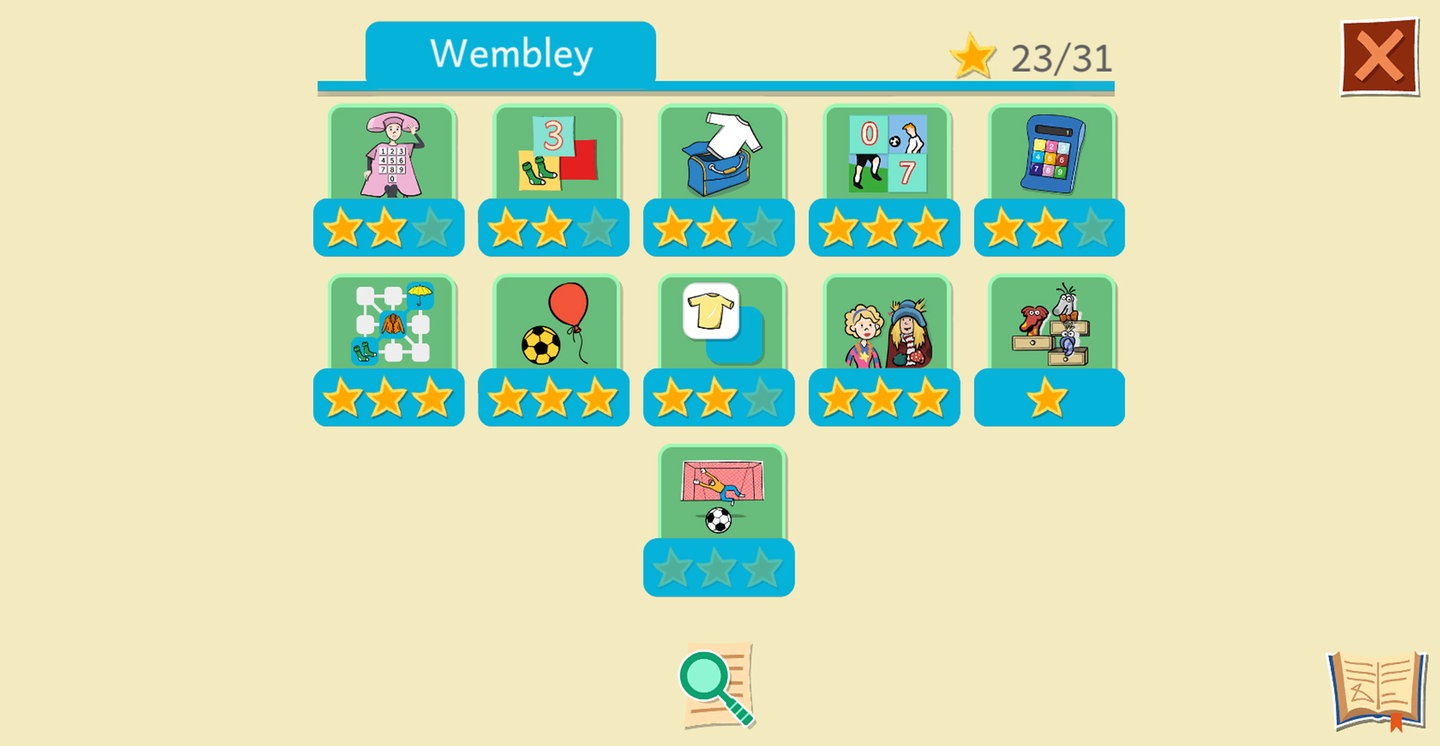Image resolution: width=1440 pixels, height=746 pixels.
Task: Play the goalkeeper penalty minigame
Action: tap(721, 495)
